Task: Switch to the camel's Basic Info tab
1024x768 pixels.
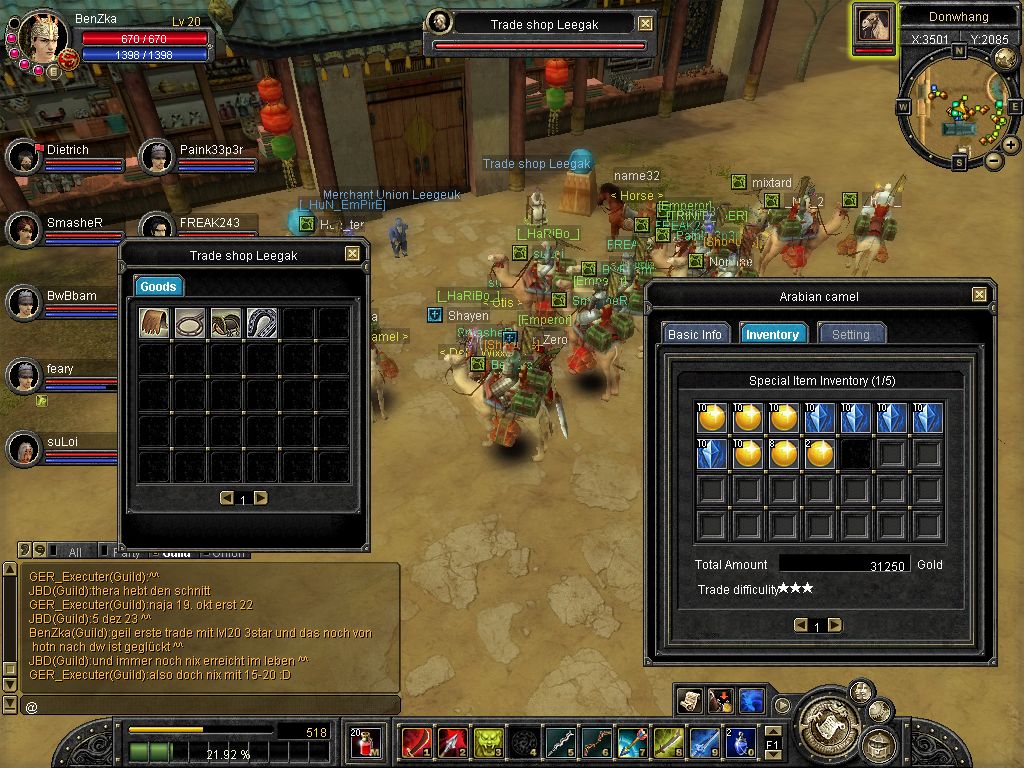Action: [x=695, y=334]
